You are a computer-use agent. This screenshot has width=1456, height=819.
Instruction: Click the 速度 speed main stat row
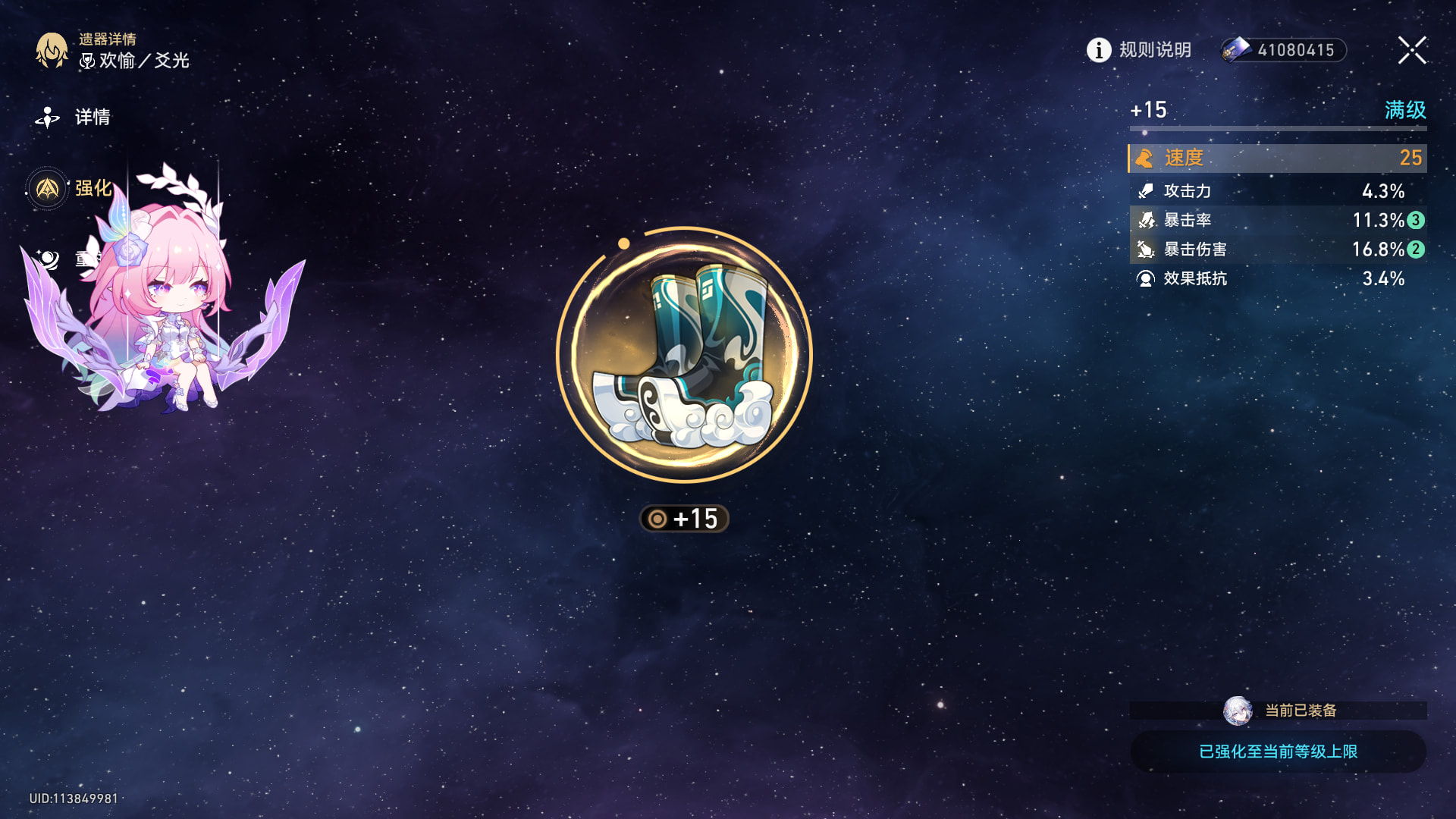pyautogui.click(x=1278, y=158)
